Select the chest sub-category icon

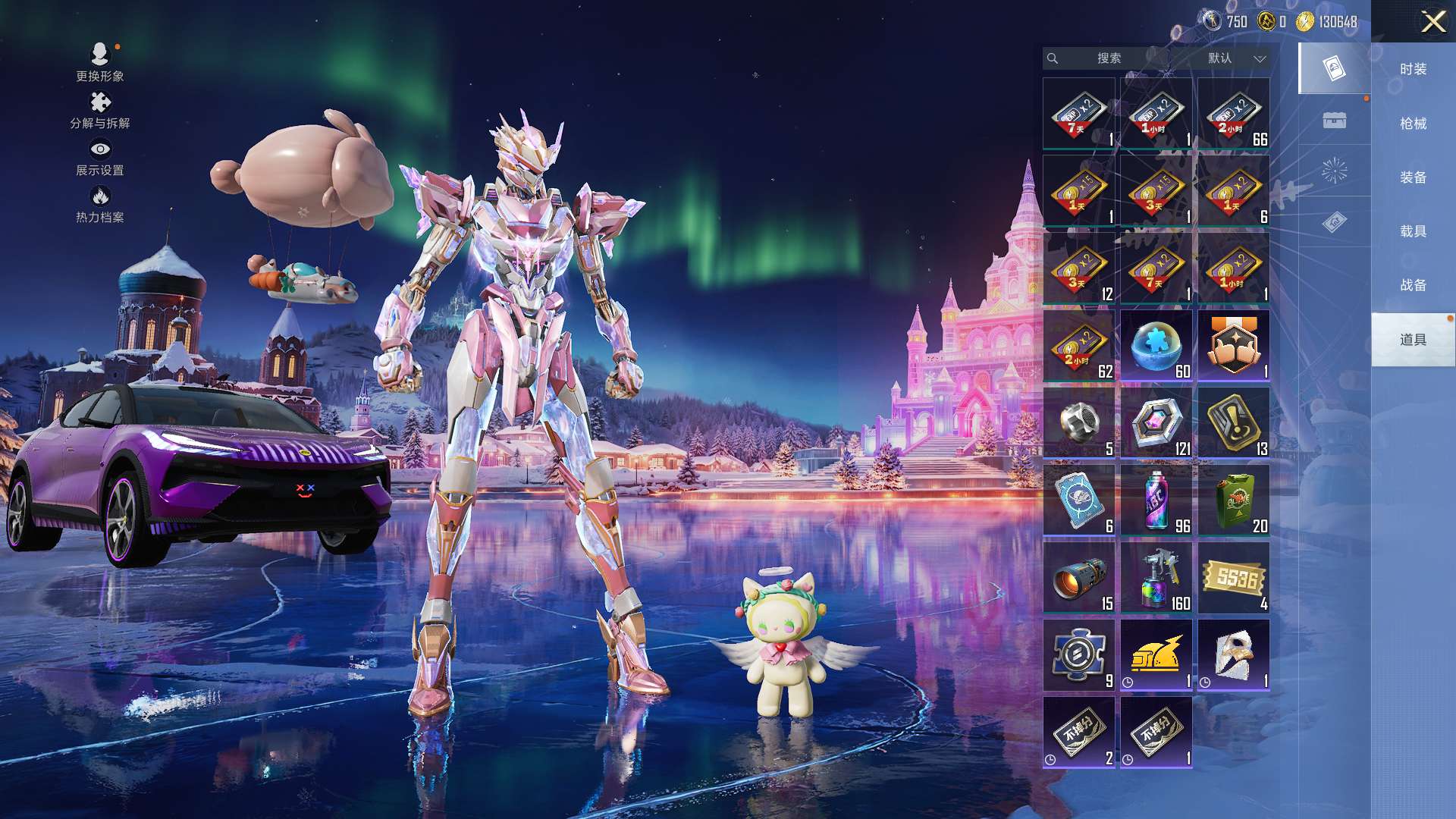point(1334,120)
